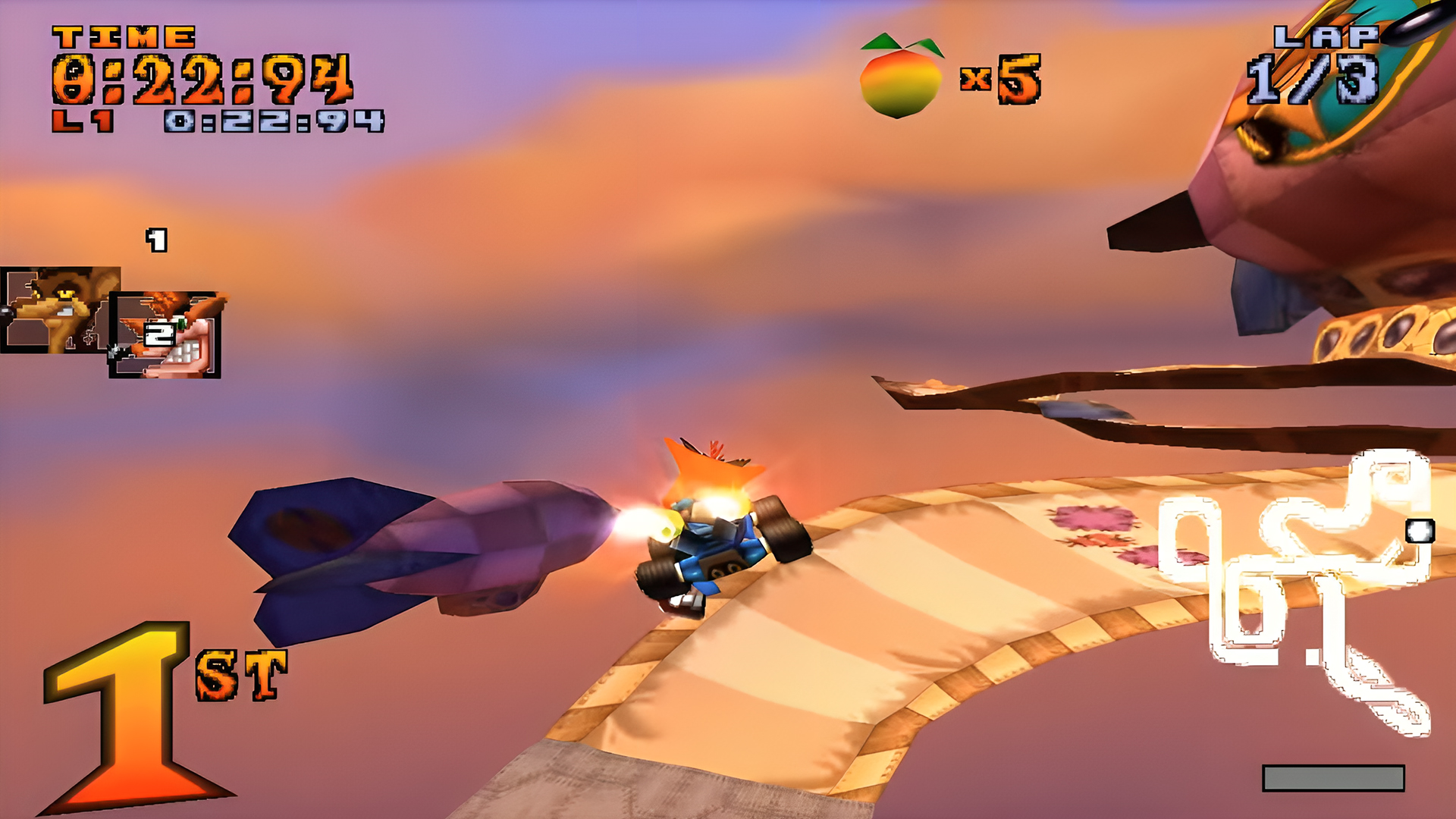
Task: Click the Wumpa fruit icon
Action: click(x=901, y=76)
